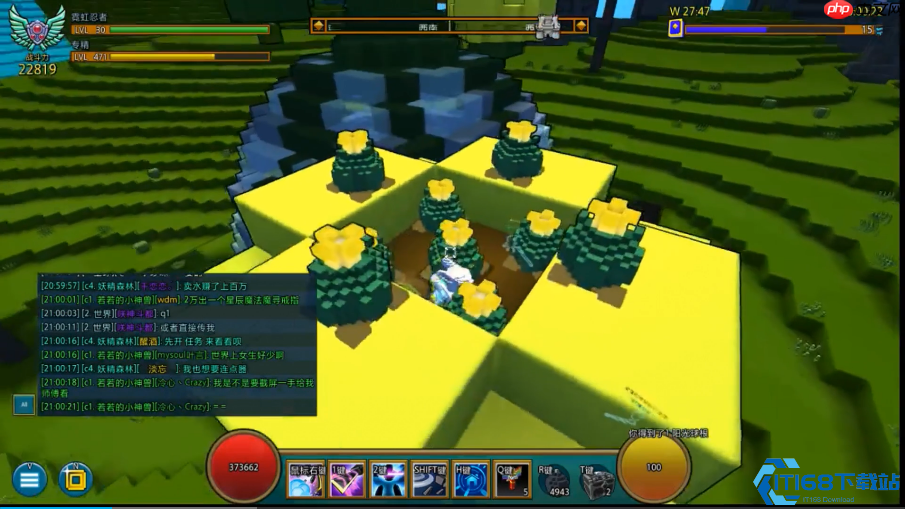Click the compass strip at the top center

449,26
